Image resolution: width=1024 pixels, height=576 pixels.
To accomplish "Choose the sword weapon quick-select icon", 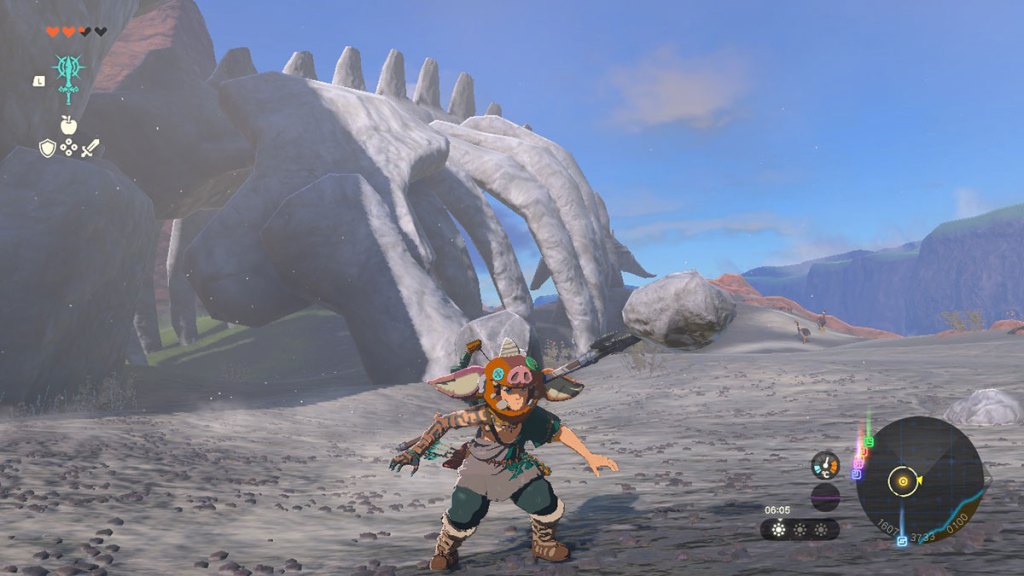I will [x=90, y=148].
